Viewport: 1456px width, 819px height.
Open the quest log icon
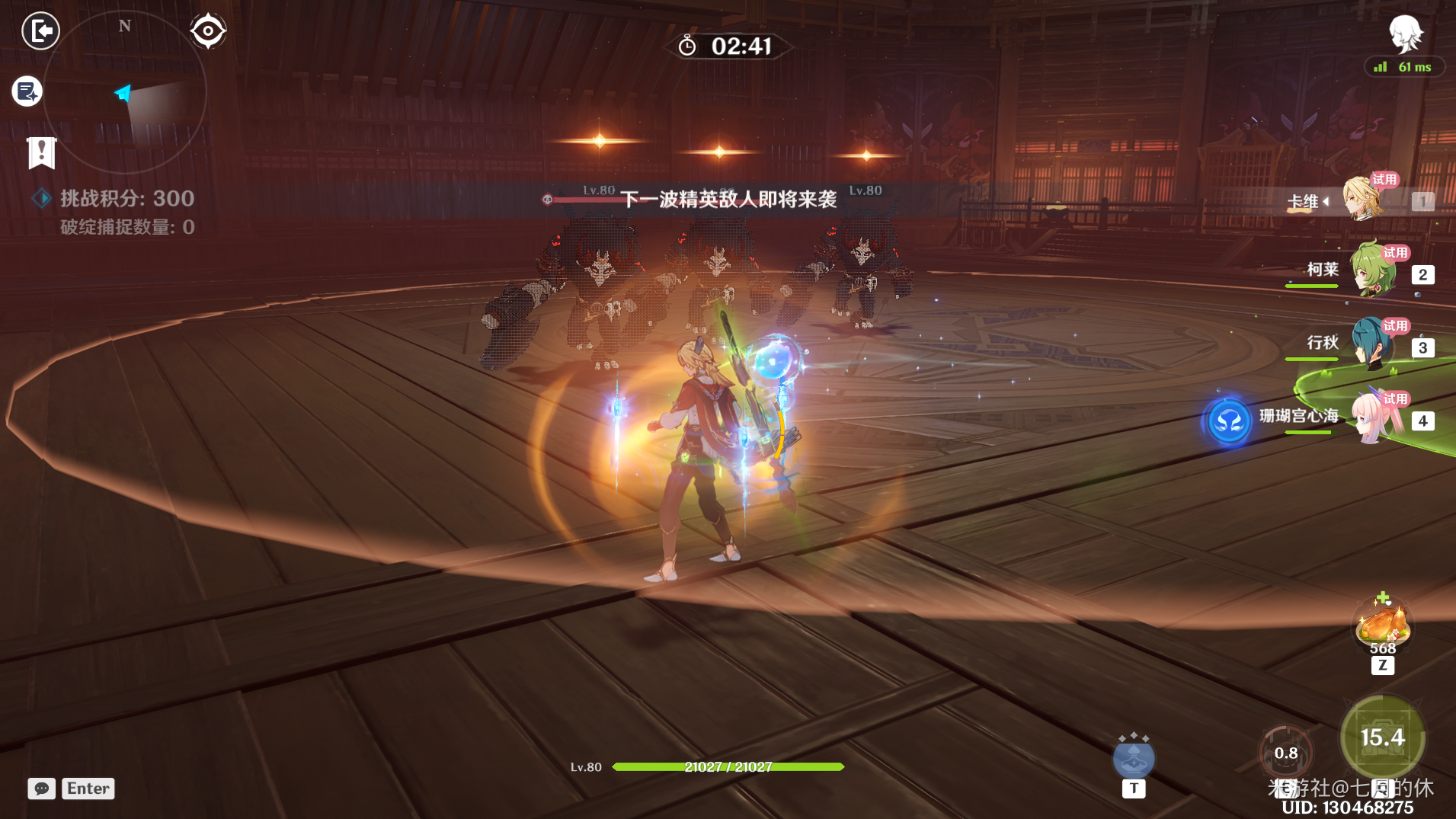point(27,91)
